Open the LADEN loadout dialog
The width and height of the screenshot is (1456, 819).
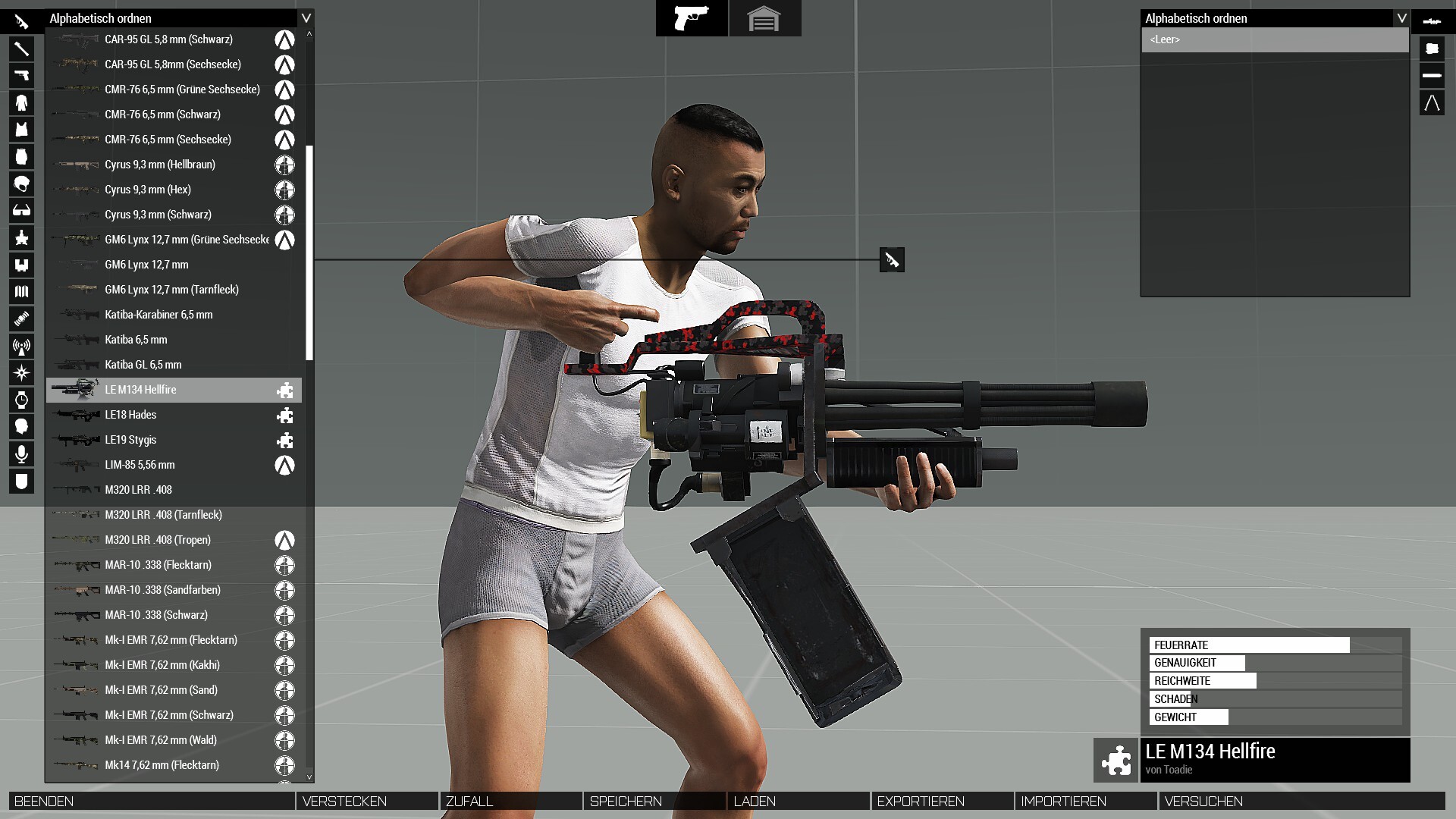(798, 801)
